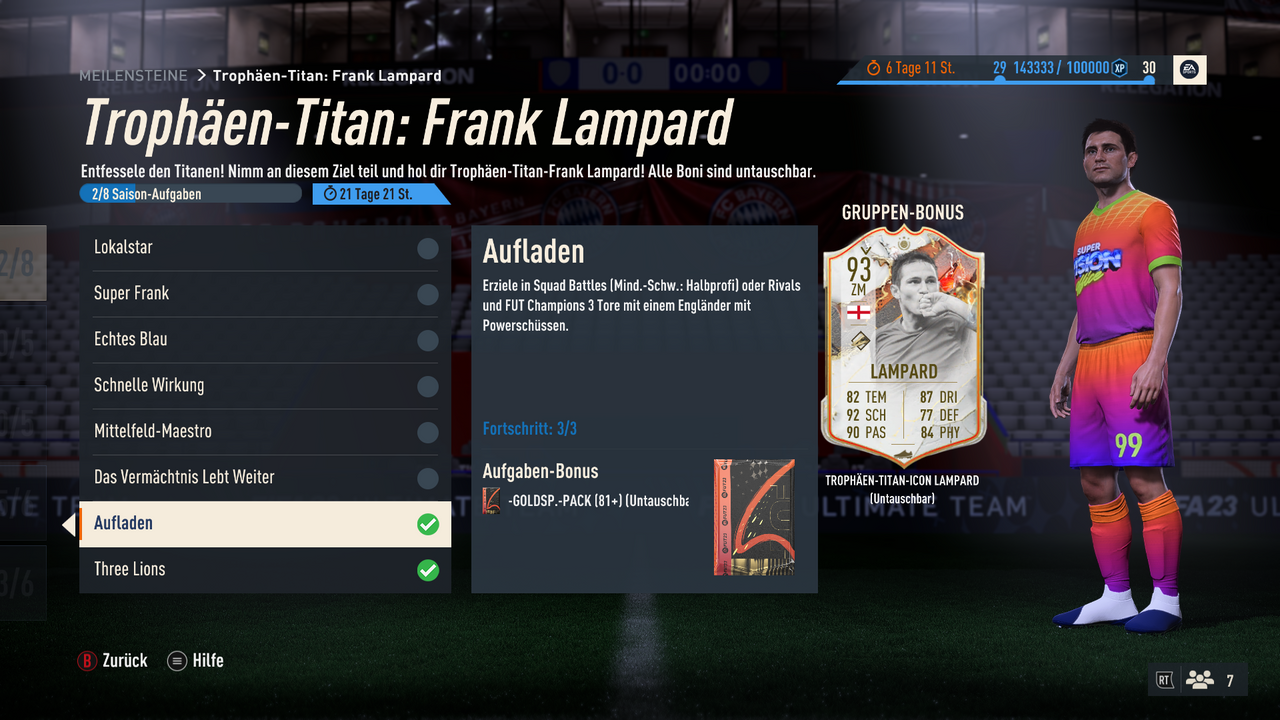The height and width of the screenshot is (720, 1280).
Task: Choose the Three Lions objective
Action: pyautogui.click(x=265, y=570)
